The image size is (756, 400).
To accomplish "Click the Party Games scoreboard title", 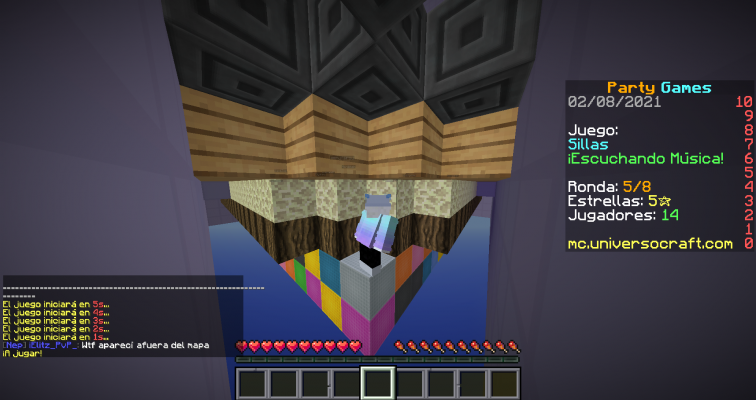I will 659,88.
